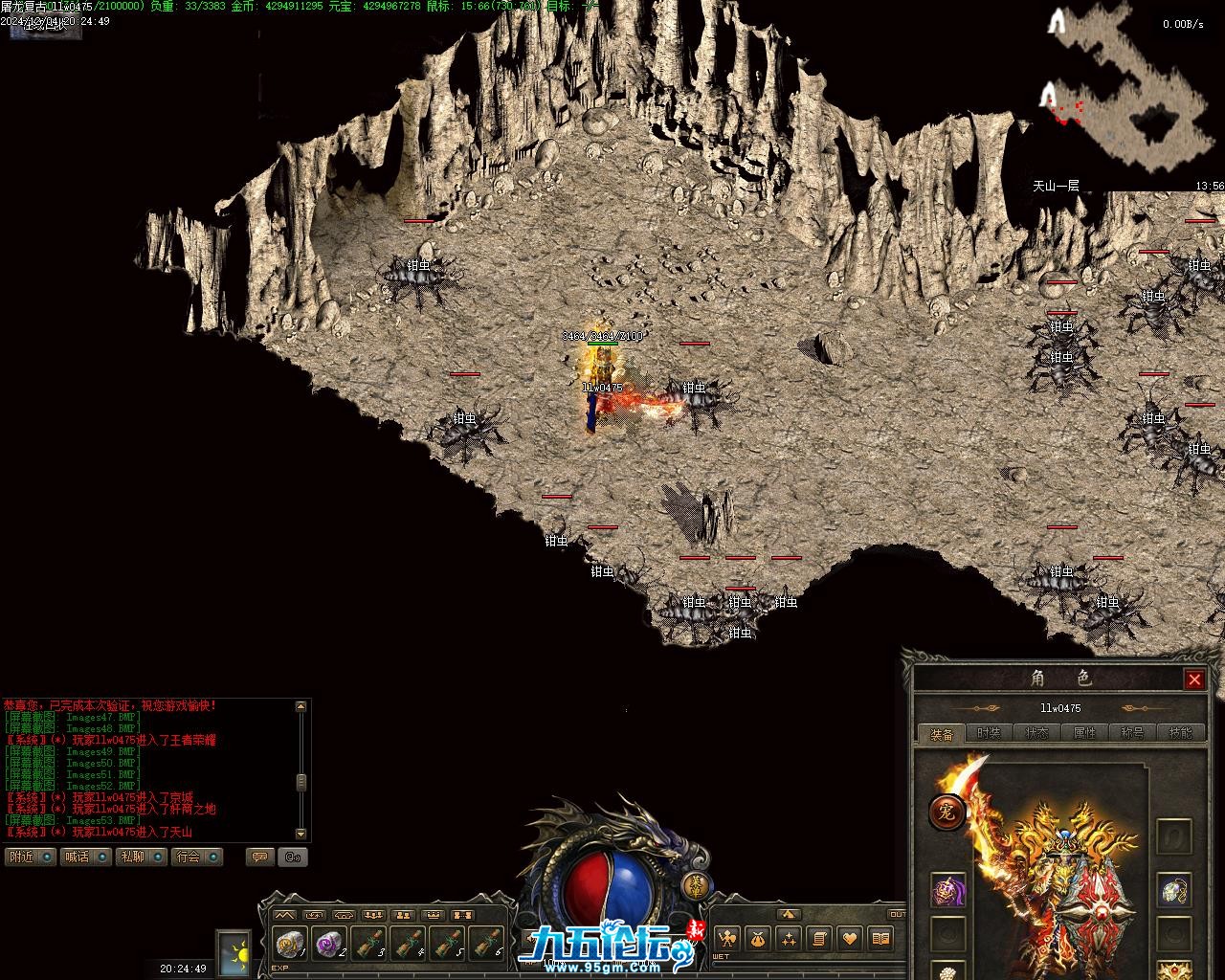The width and height of the screenshot is (1225, 980).
Task: Switch to the 时装 tab
Action: (989, 733)
